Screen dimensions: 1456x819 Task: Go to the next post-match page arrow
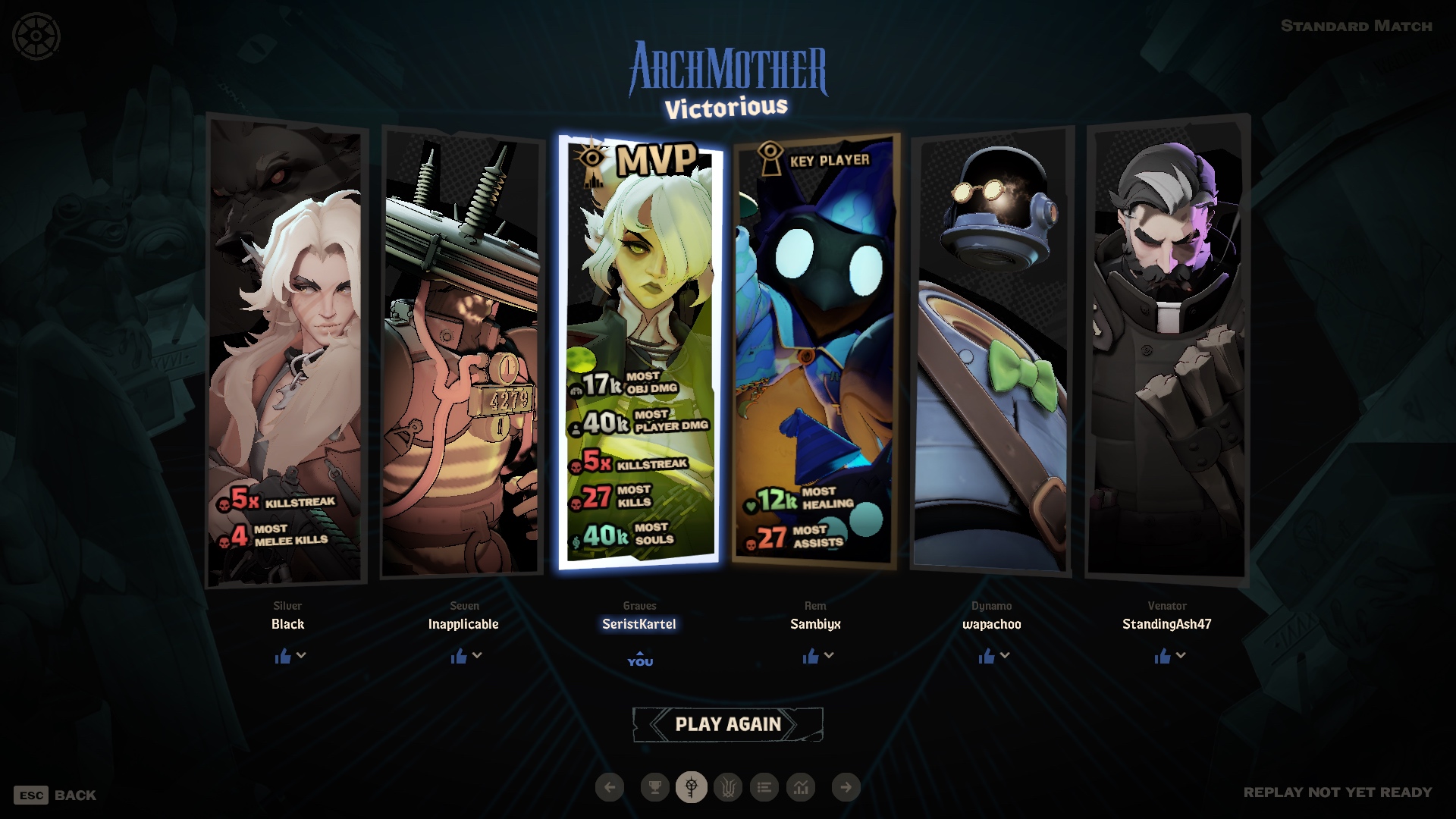(846, 787)
